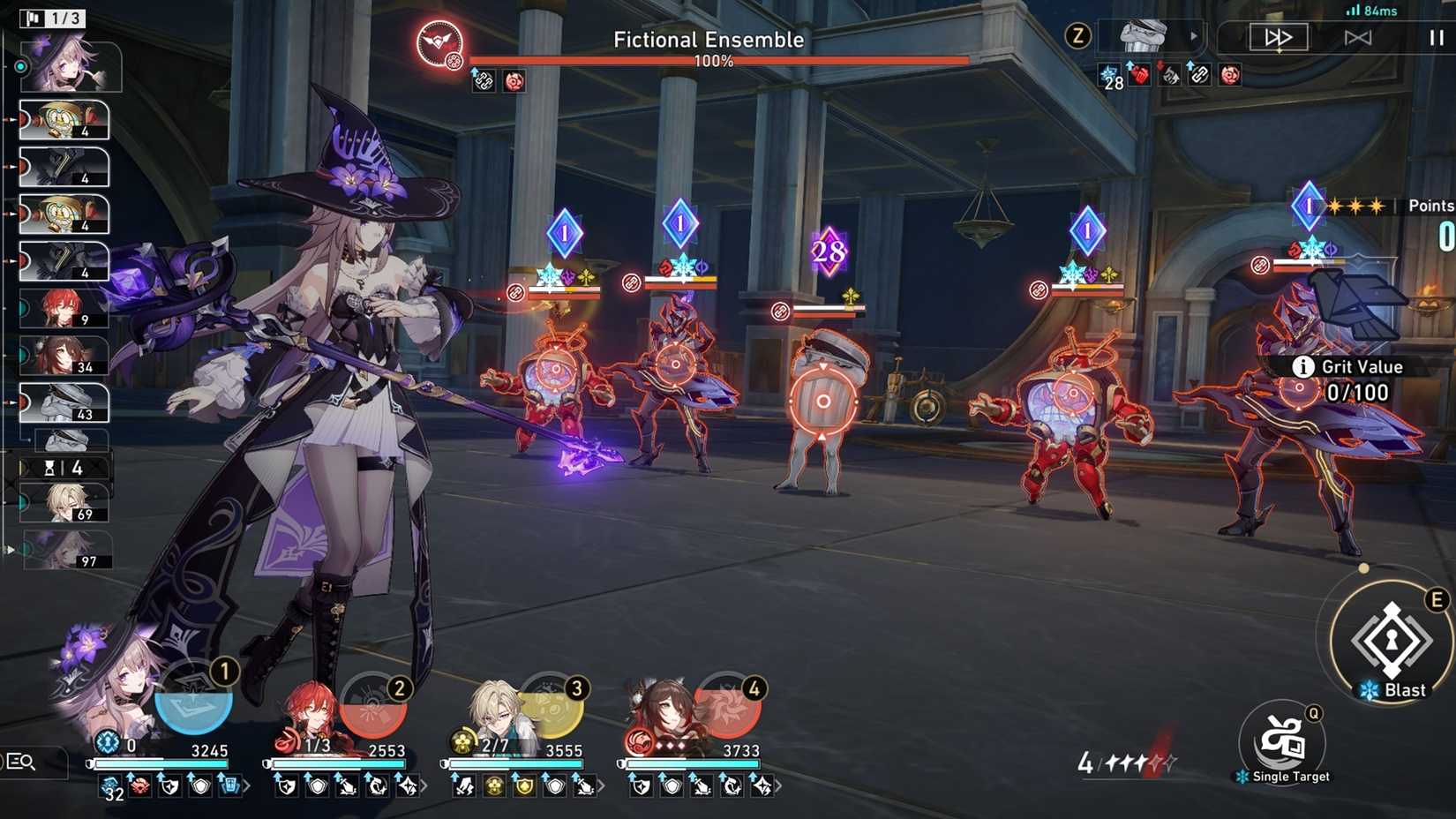Expand the fourth character's buff list chevron
Screen dimensions: 1456x819
coord(777,786)
